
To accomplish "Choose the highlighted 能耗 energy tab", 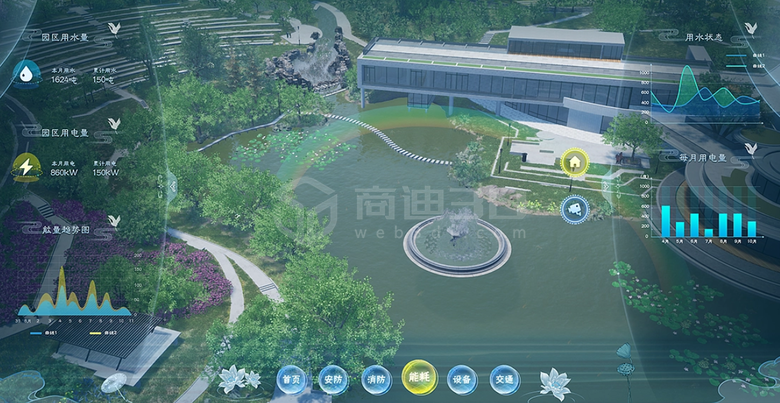I will point(419,377).
